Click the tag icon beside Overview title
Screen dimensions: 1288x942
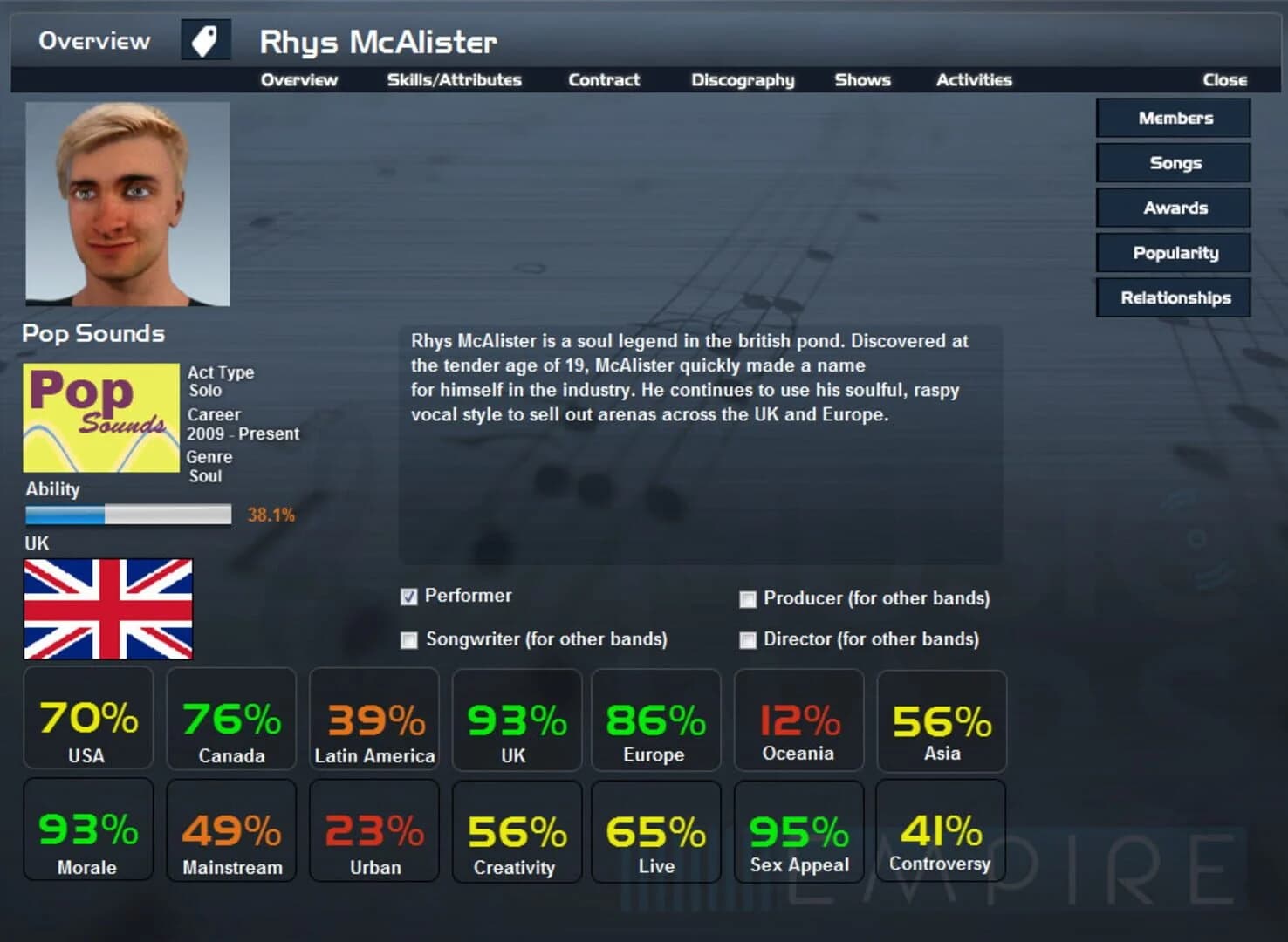pyautogui.click(x=204, y=39)
